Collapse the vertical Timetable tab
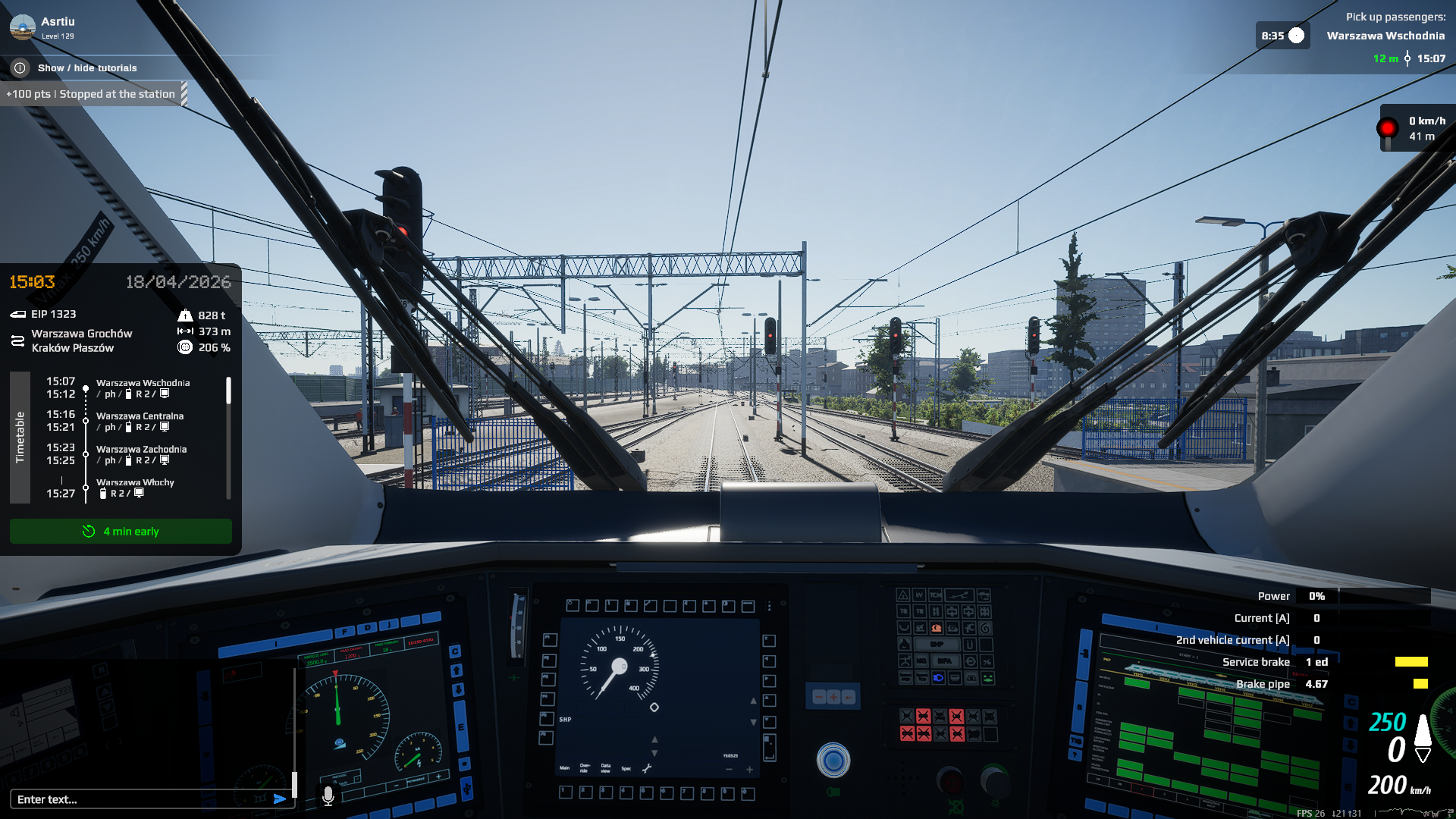Viewport: 1456px width, 819px height. click(x=20, y=437)
